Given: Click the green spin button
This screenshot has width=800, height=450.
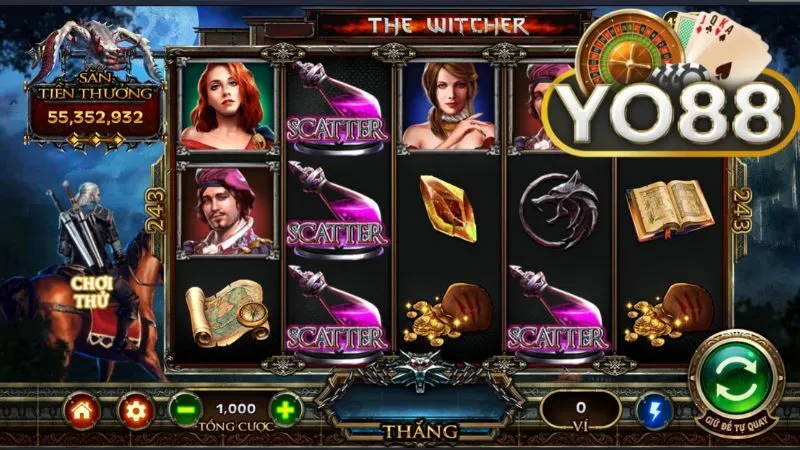Looking at the screenshot, I should pos(742,383).
